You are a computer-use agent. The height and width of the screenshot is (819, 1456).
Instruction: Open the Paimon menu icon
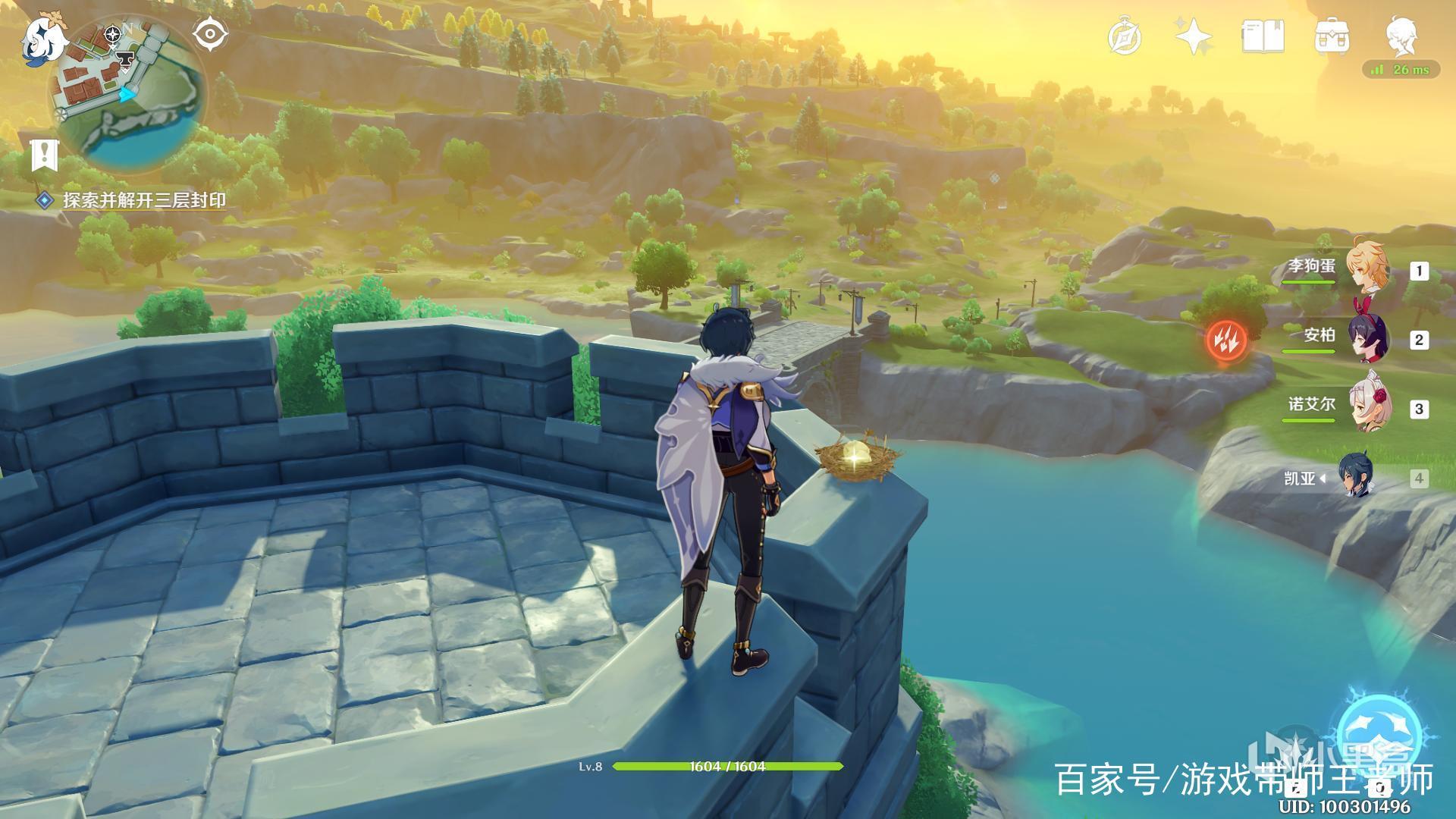[x=43, y=39]
